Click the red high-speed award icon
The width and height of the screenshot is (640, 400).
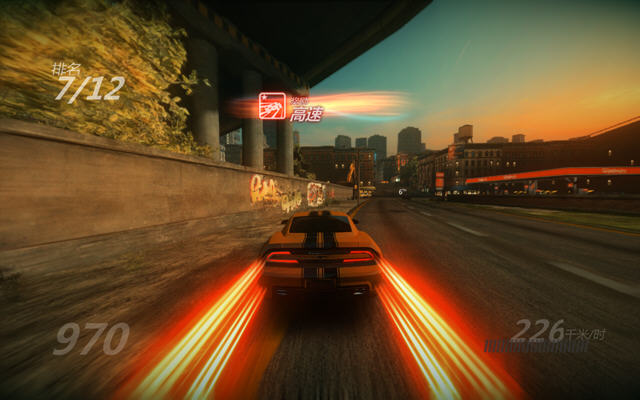(x=272, y=106)
